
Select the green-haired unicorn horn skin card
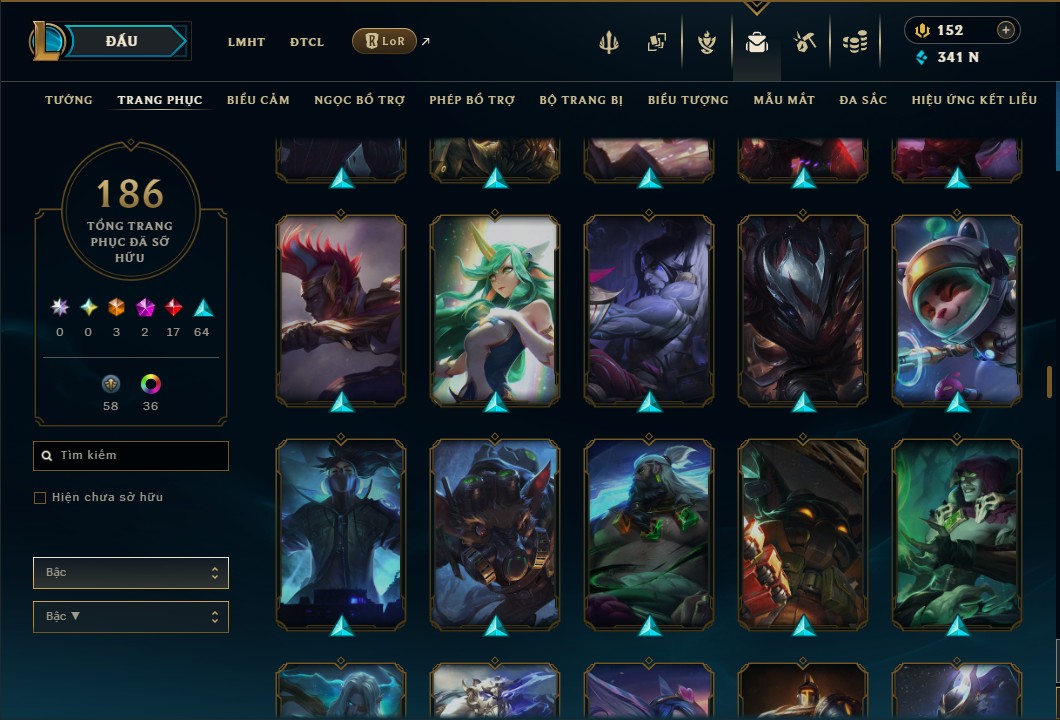(x=495, y=310)
